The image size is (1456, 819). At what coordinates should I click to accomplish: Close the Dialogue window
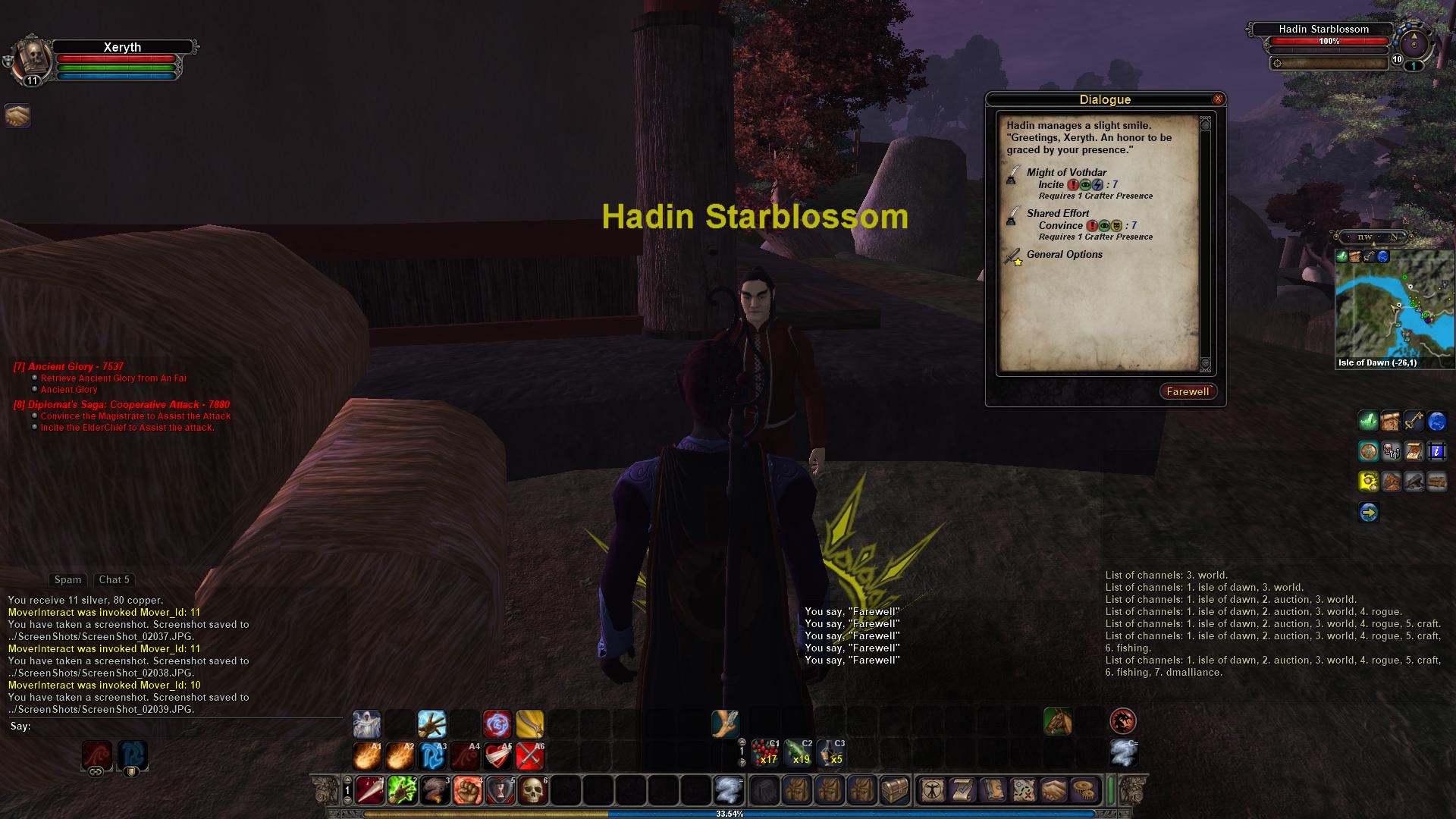(1218, 99)
